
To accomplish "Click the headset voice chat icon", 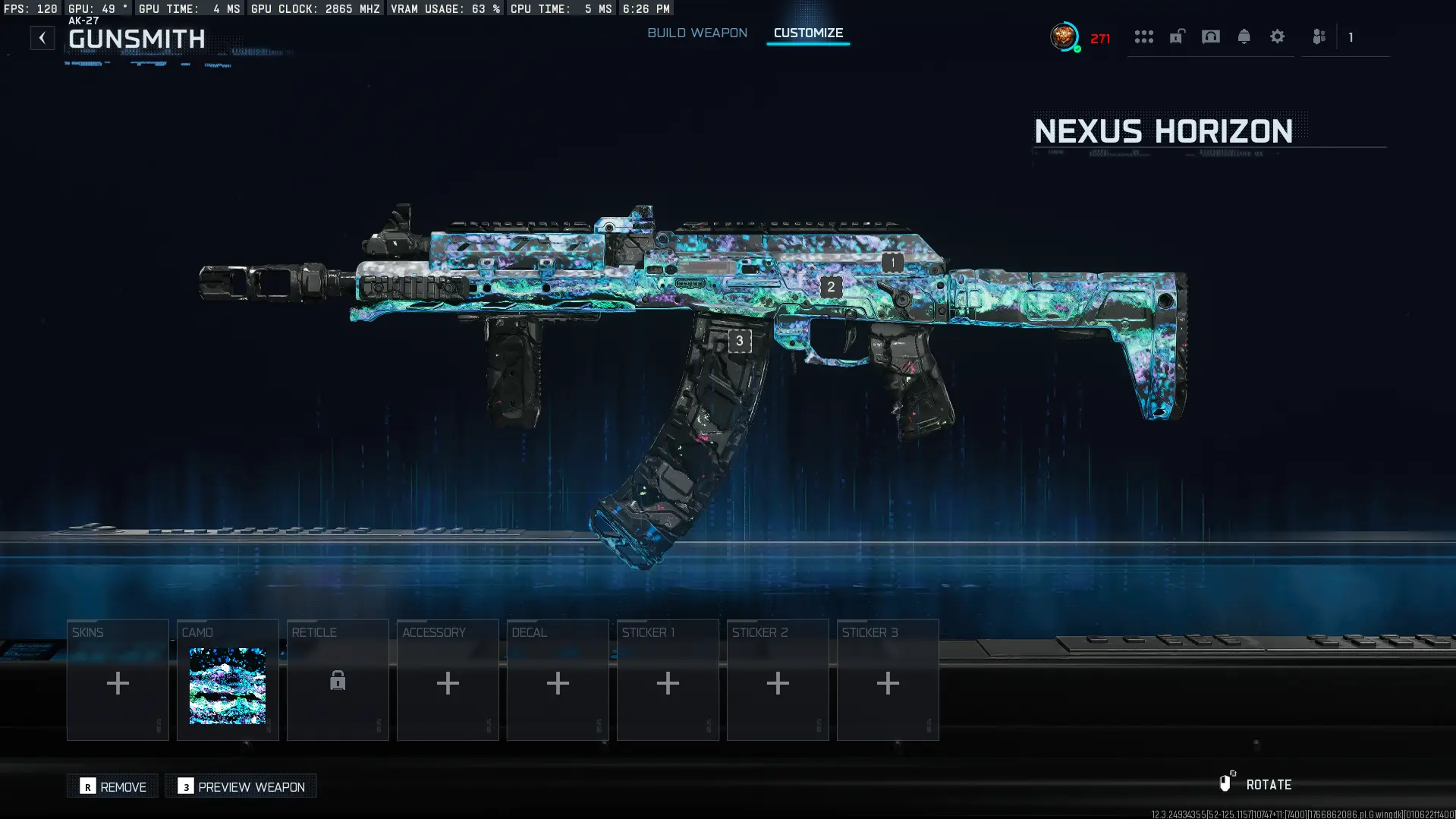I will coord(1210,36).
